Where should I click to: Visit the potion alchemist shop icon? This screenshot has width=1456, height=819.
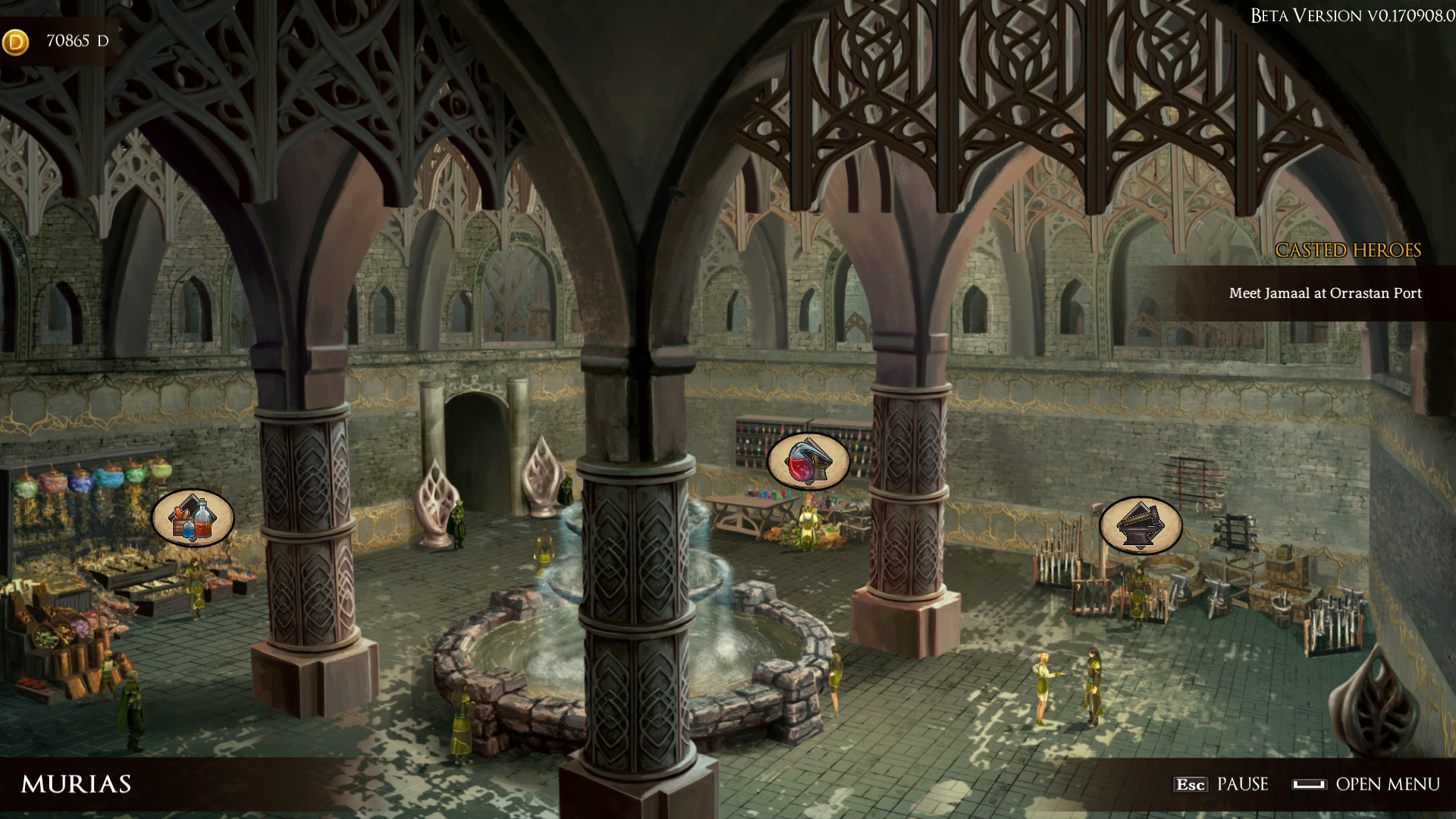tap(808, 461)
